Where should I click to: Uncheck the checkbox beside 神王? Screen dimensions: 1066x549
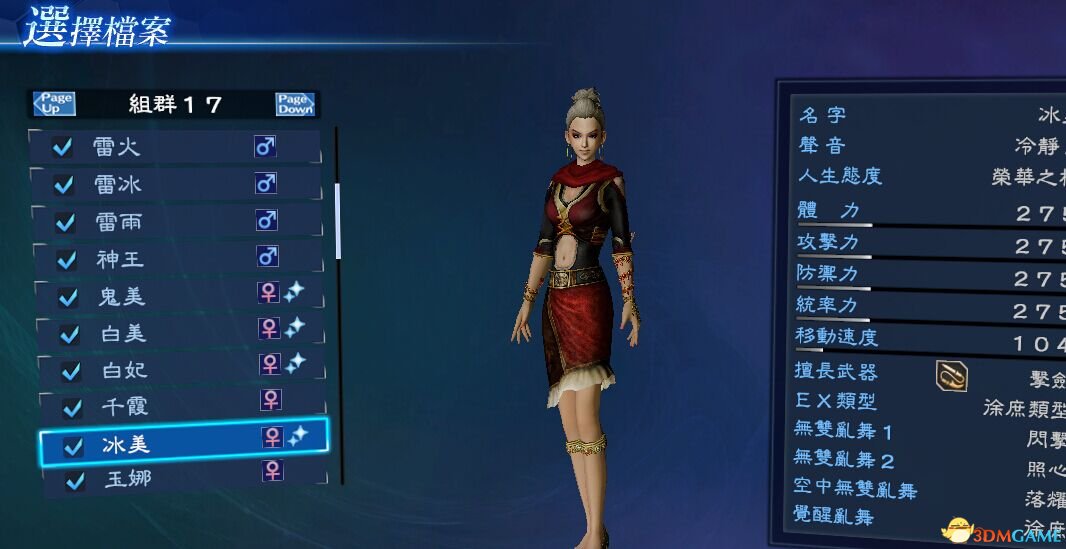[x=67, y=260]
